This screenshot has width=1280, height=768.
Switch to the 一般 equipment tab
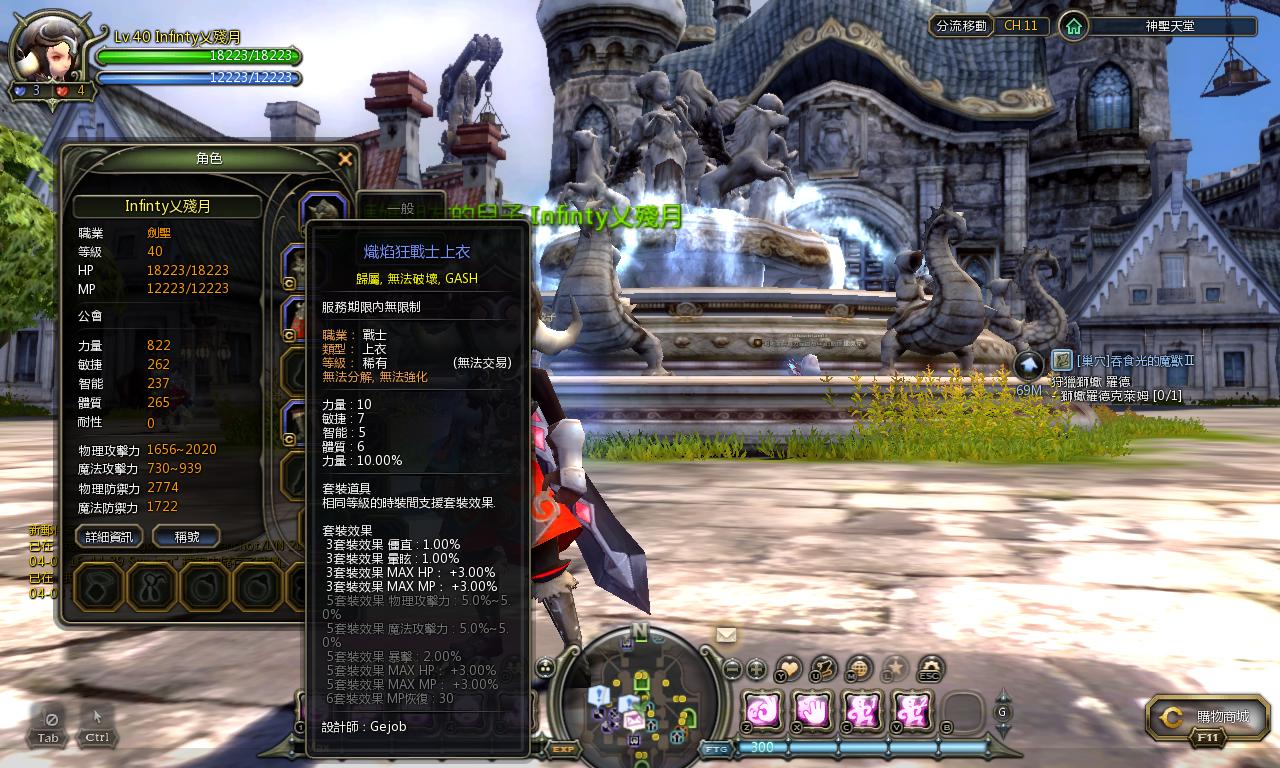400,209
